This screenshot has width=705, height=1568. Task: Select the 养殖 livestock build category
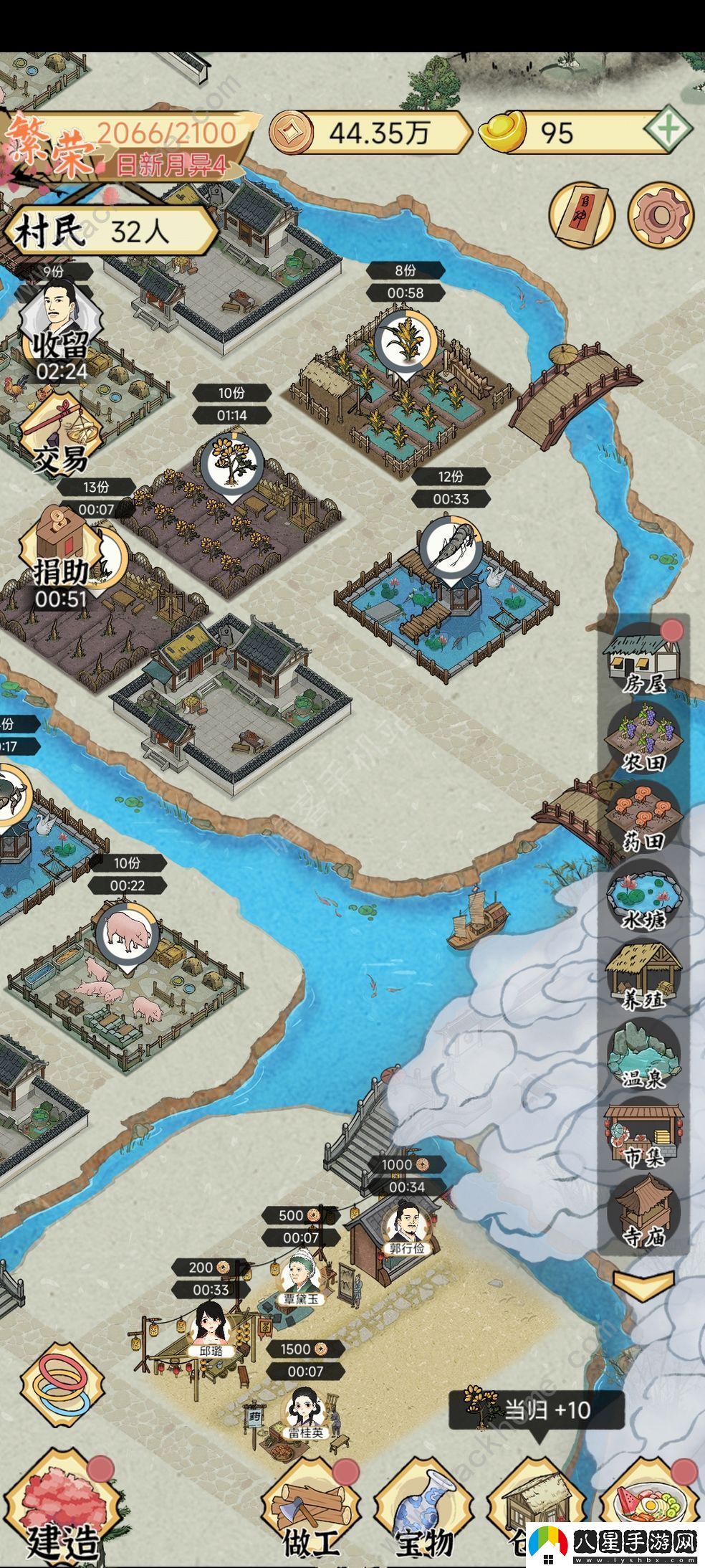pos(643,977)
